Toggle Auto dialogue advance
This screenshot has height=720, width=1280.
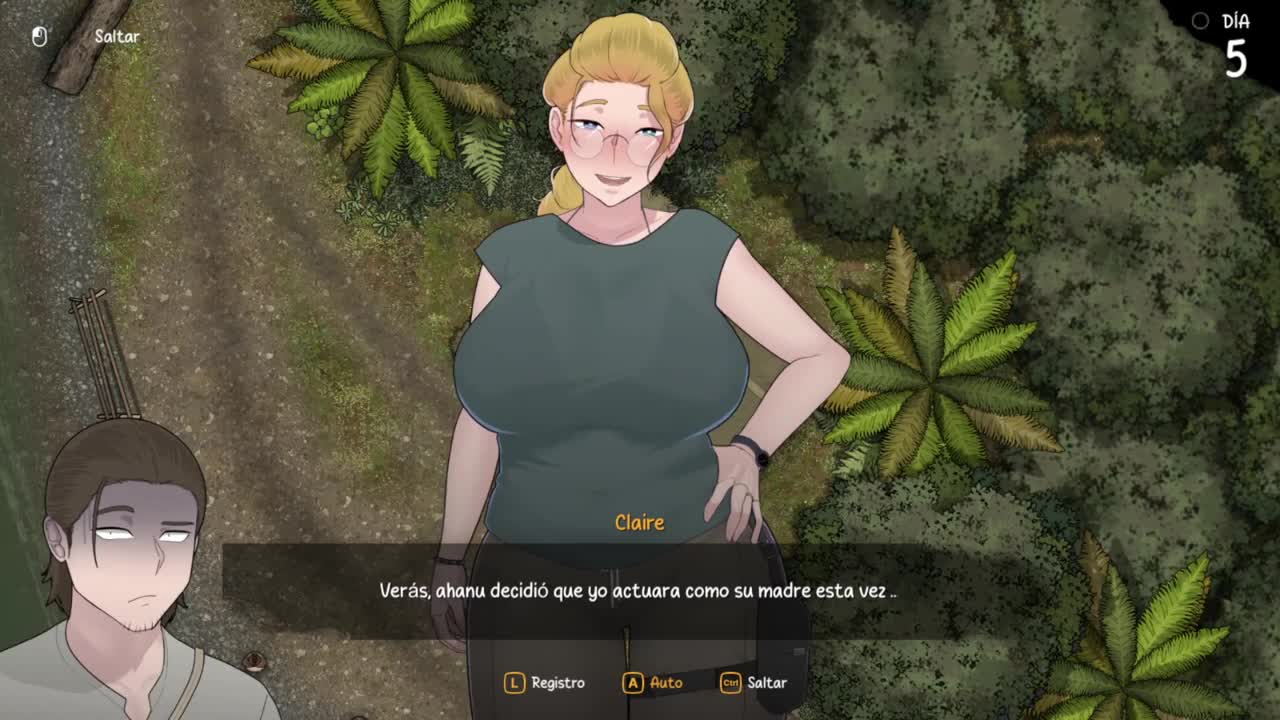pyautogui.click(x=653, y=682)
